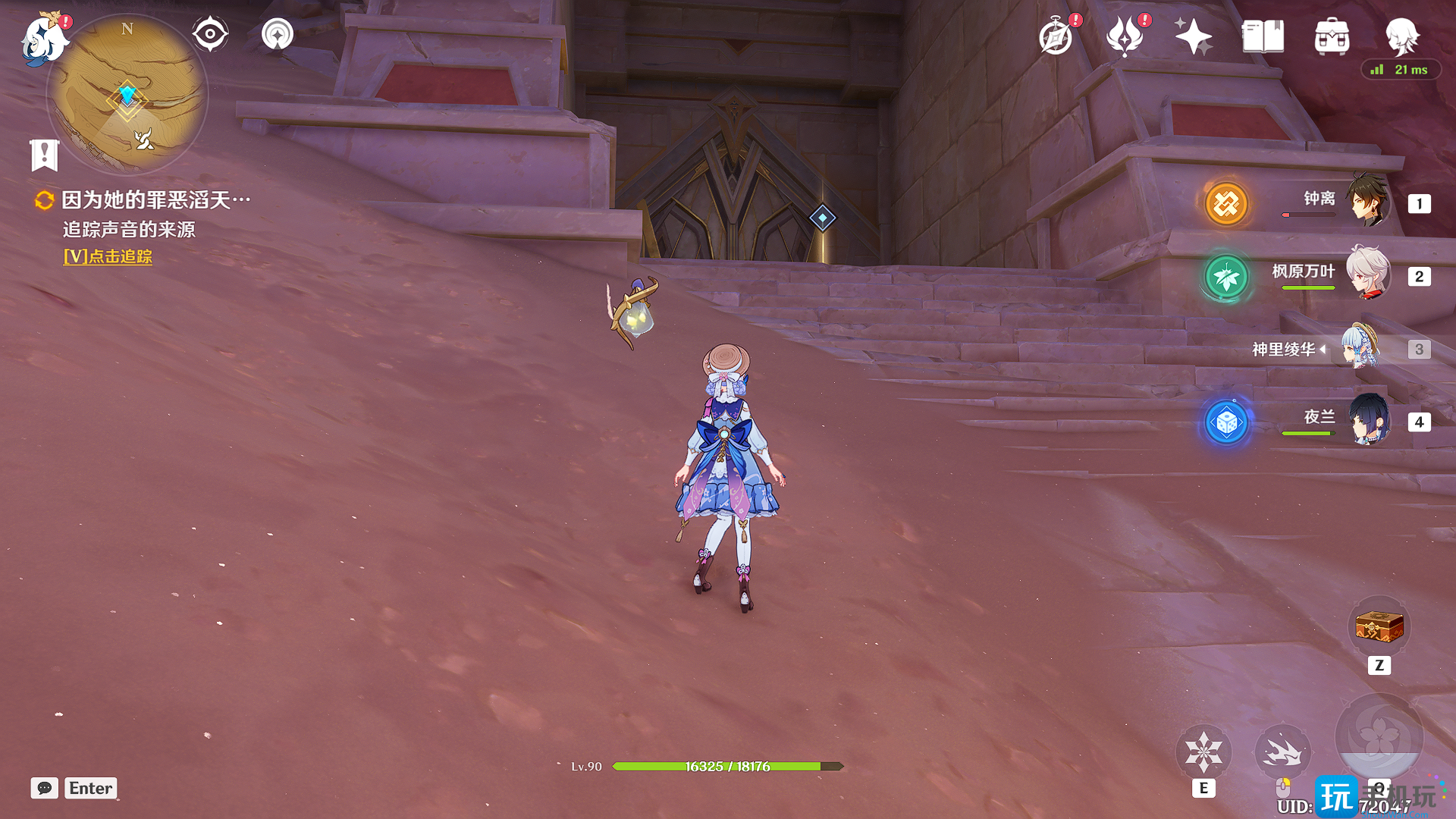
Task: Open the battle pass icon
Action: click(x=1125, y=36)
